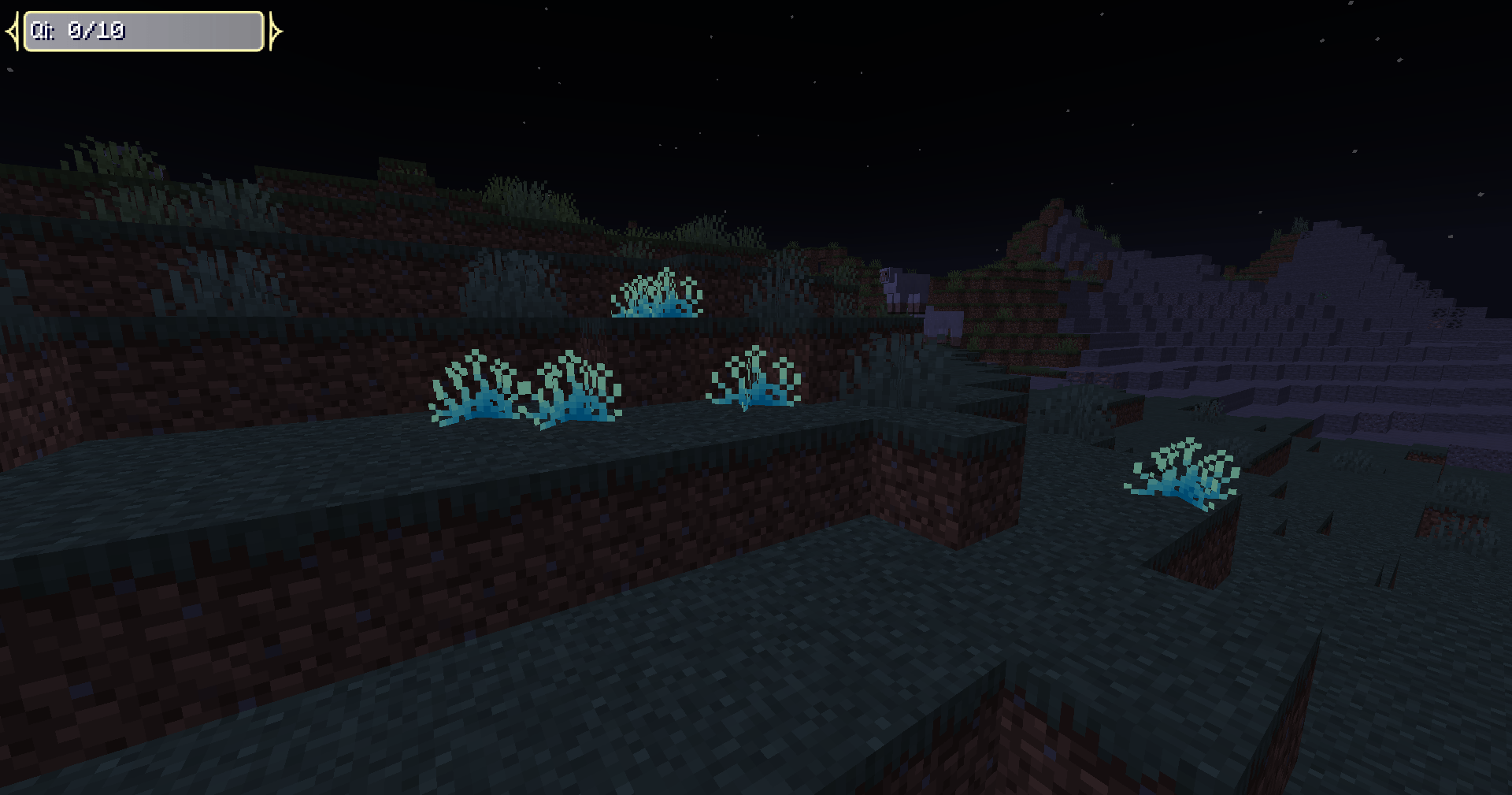This screenshot has width=1512, height=795.
Task: Click the gray Qi progress bar background
Action: (x=197, y=32)
